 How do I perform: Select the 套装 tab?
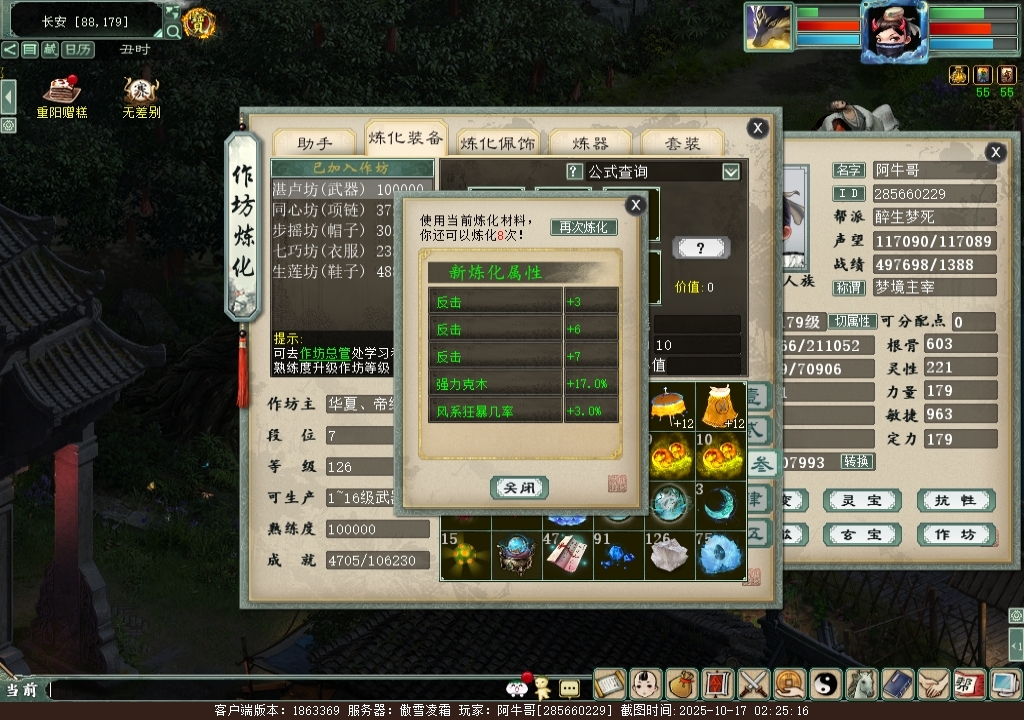(685, 143)
